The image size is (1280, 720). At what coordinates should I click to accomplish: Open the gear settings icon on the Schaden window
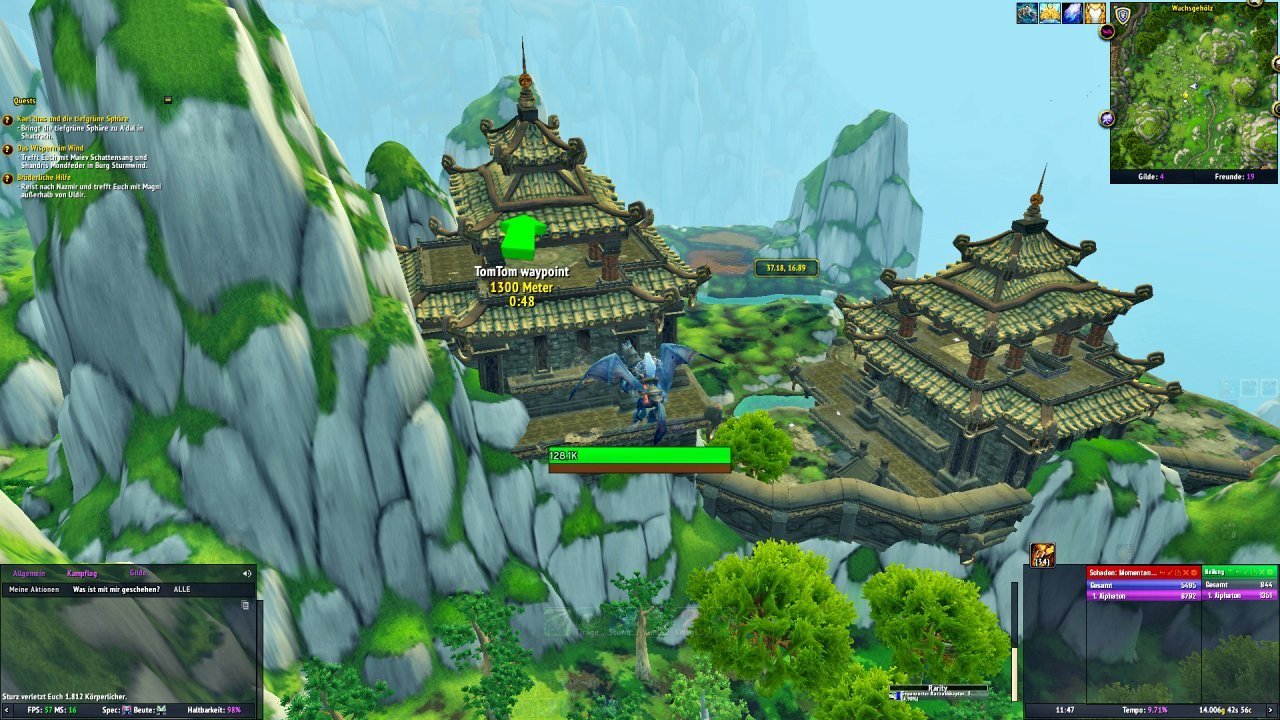click(1193, 573)
